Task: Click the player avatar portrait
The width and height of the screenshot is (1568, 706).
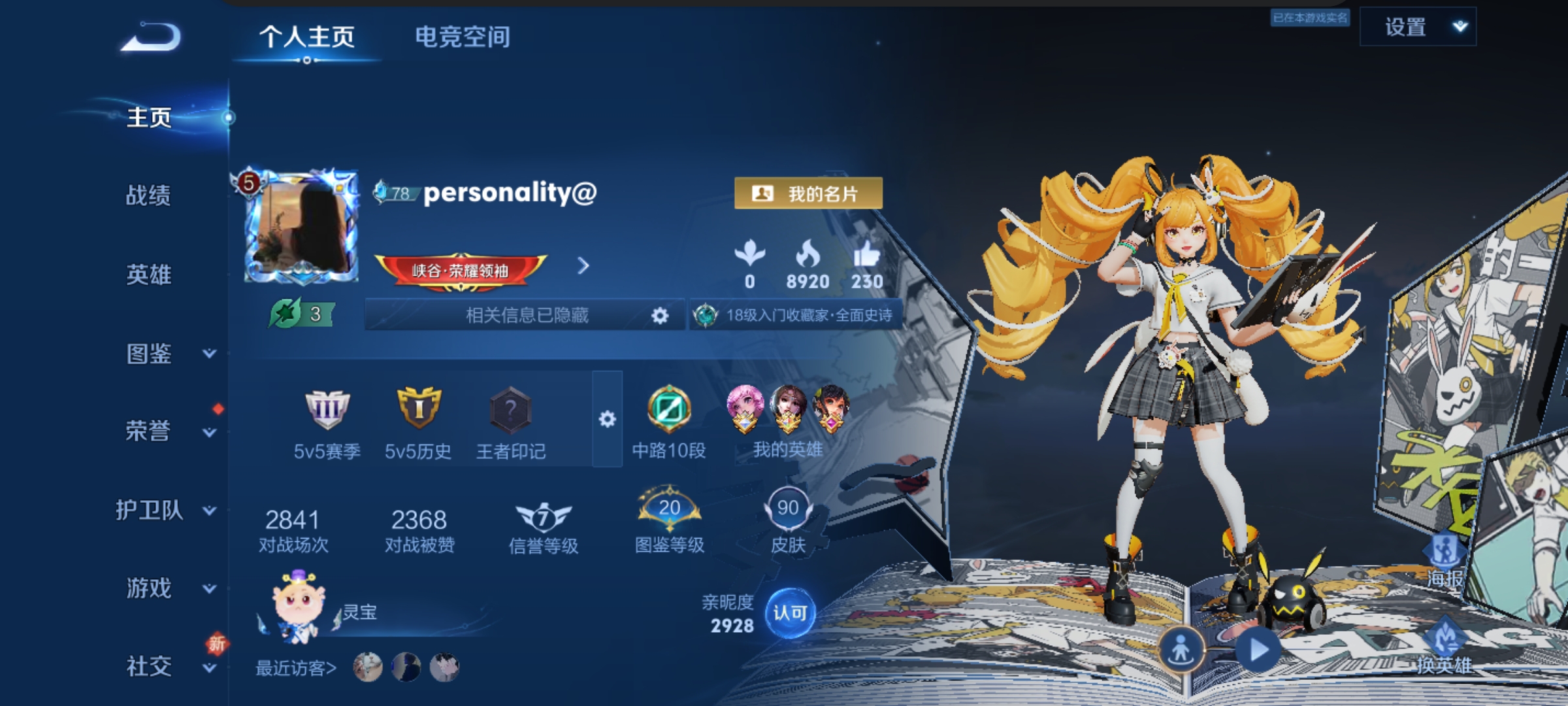Action: coord(302,227)
